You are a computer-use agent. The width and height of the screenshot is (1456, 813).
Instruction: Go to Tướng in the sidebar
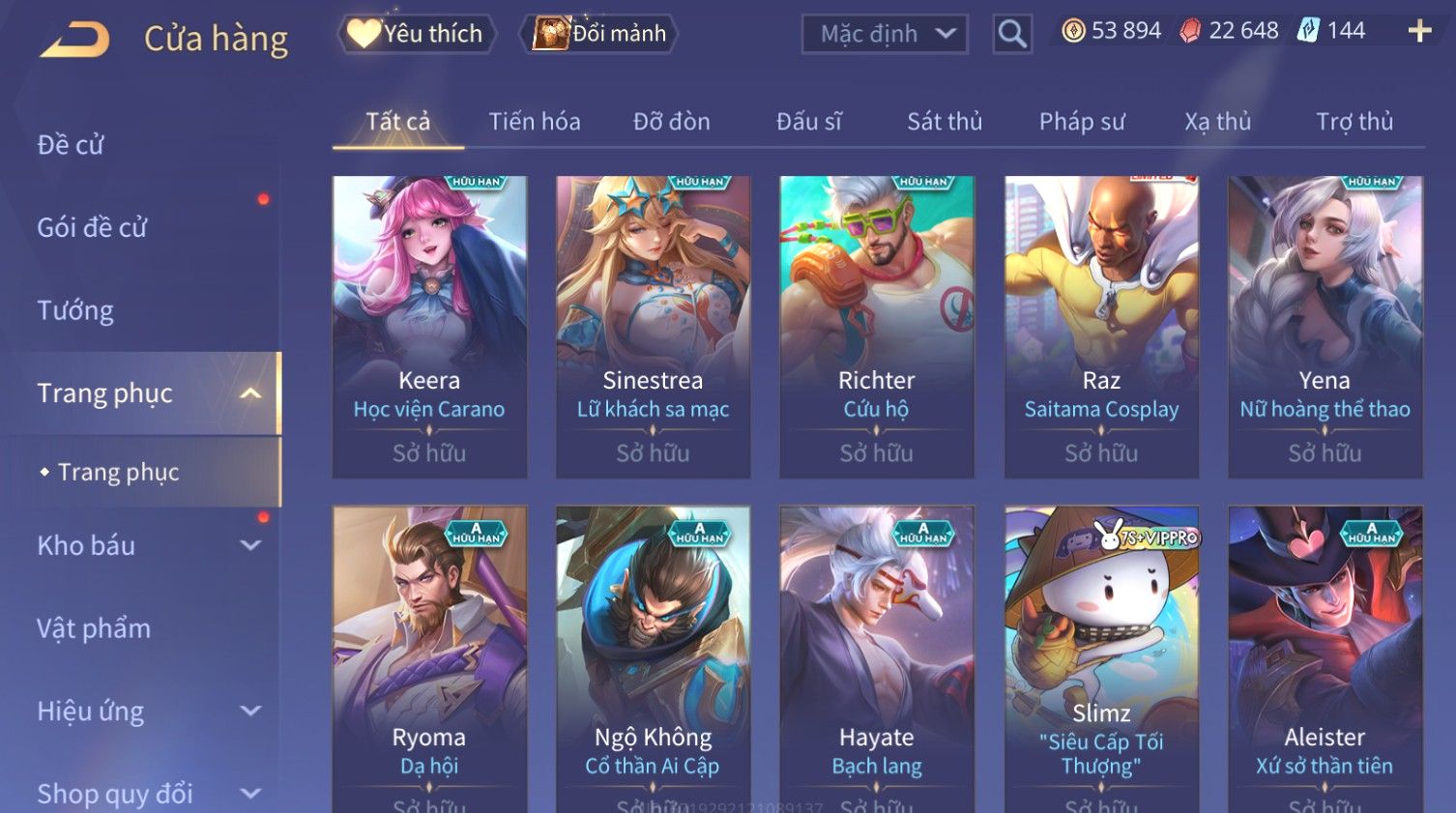coord(75,310)
